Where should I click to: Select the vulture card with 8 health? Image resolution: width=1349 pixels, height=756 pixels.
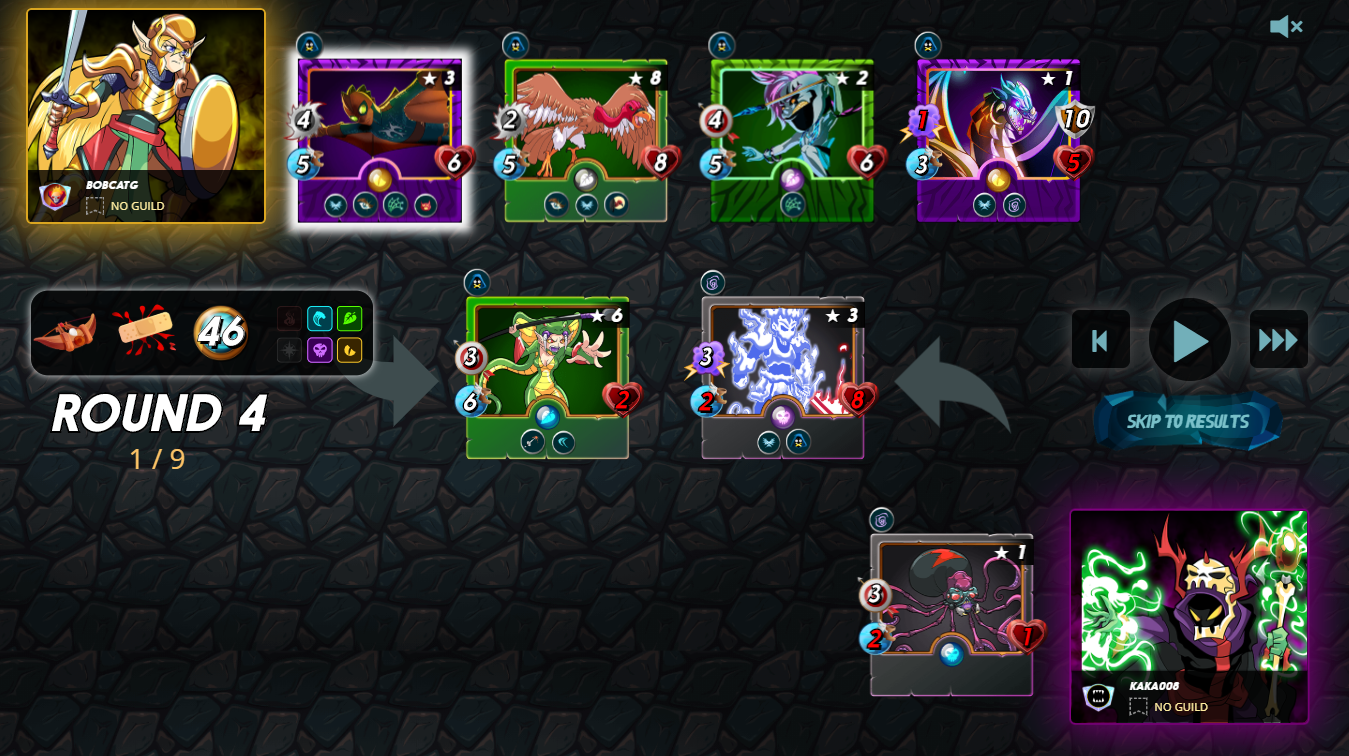[586, 140]
